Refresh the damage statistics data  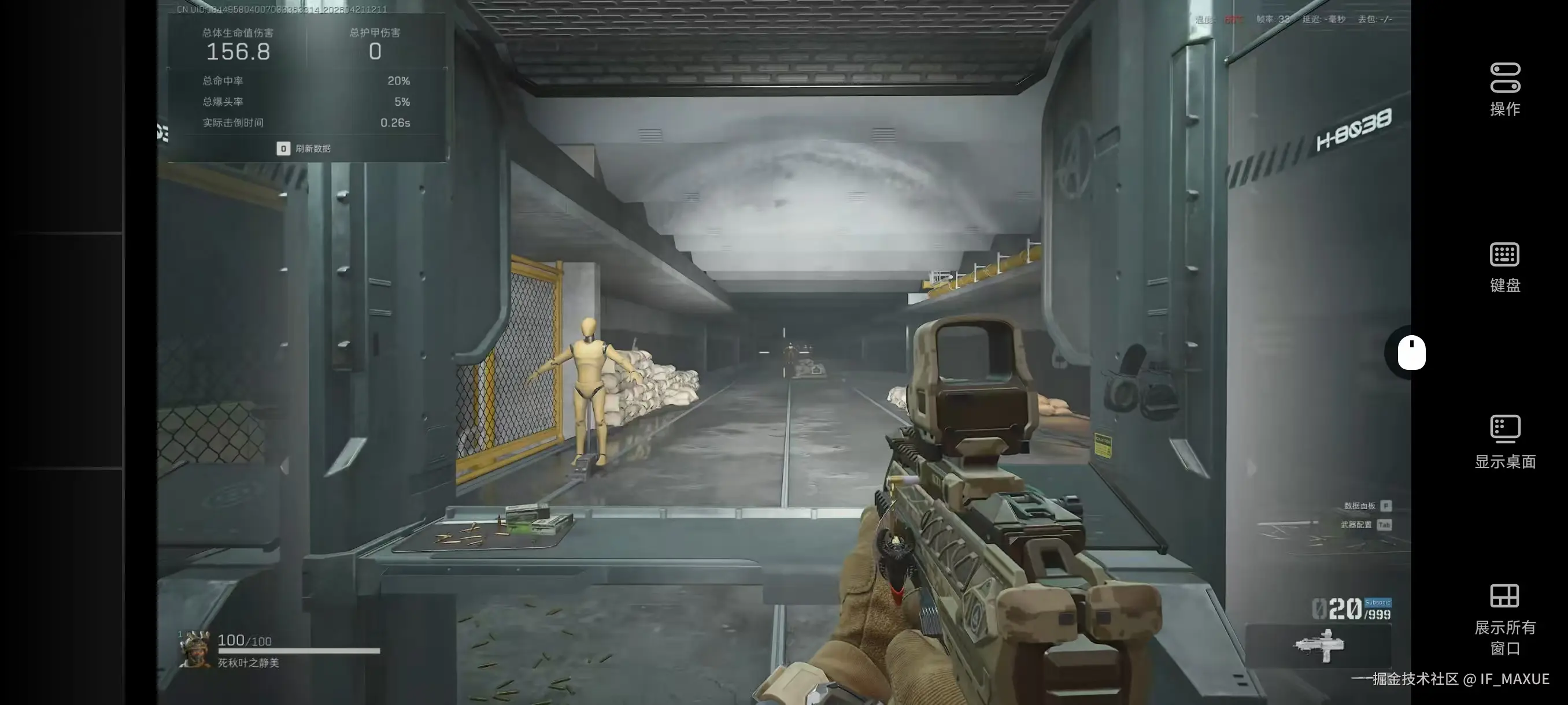point(304,149)
